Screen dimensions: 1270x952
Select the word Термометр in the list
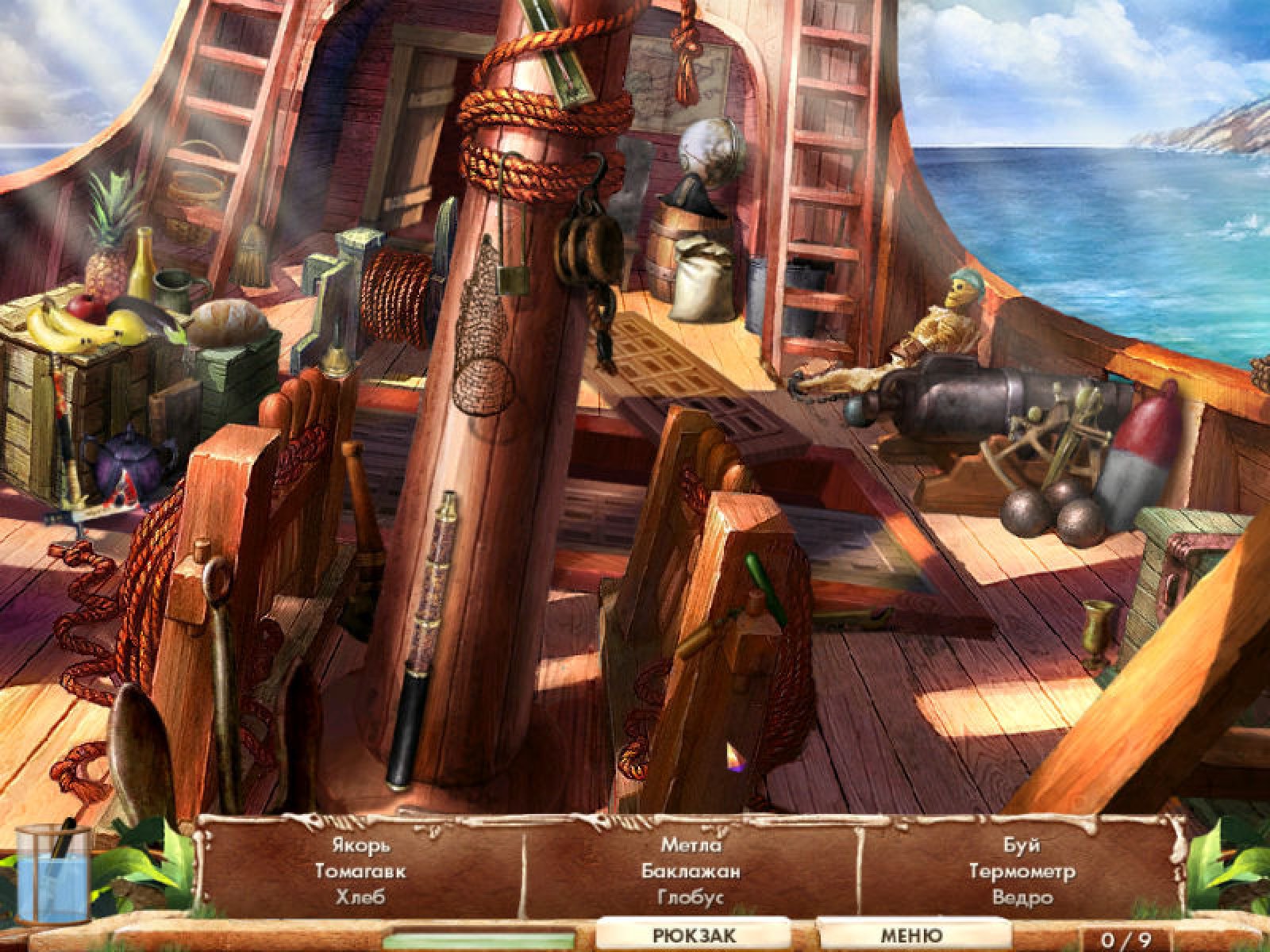pyautogui.click(x=1022, y=871)
